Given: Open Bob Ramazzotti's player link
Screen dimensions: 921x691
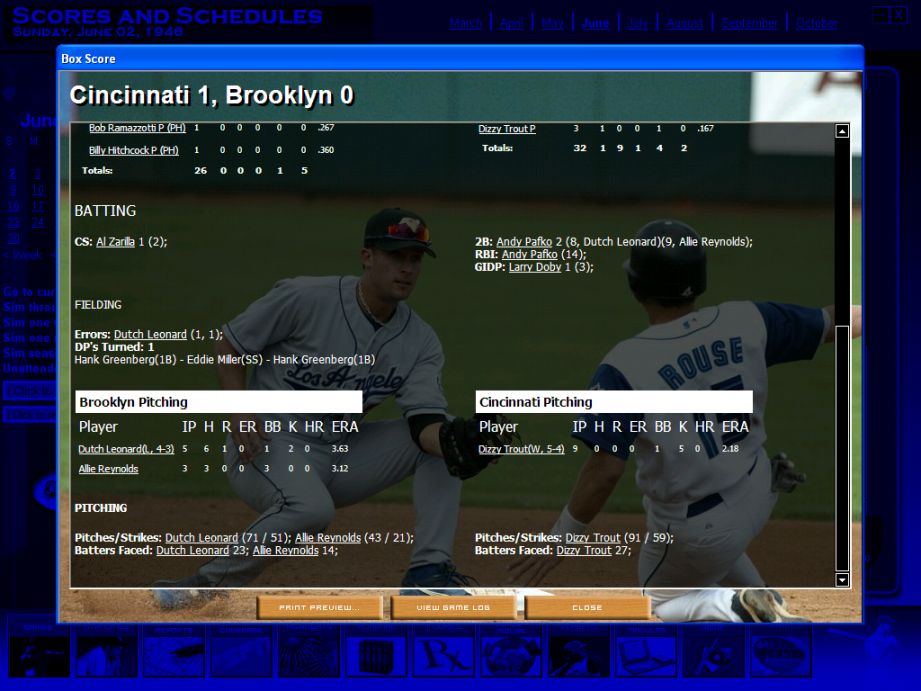Looking at the screenshot, I should point(137,128).
